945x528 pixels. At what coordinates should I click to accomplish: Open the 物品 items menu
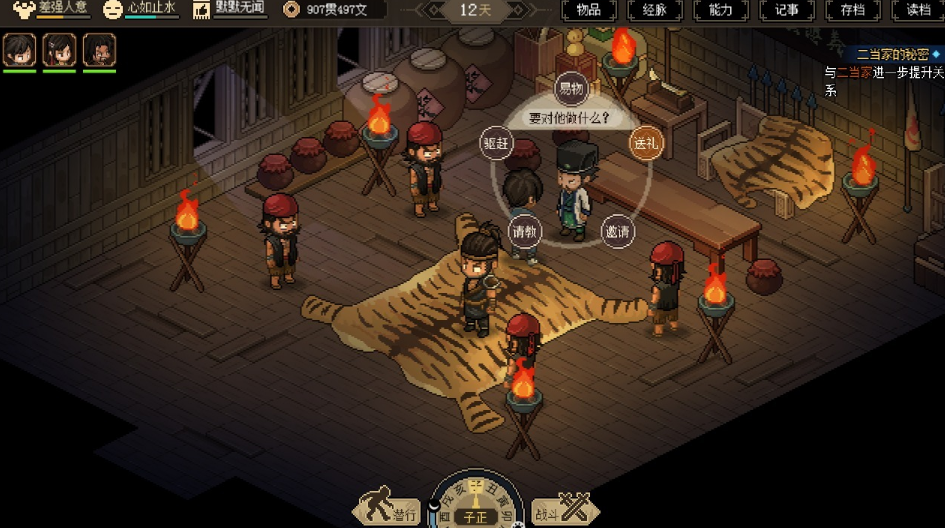click(588, 10)
